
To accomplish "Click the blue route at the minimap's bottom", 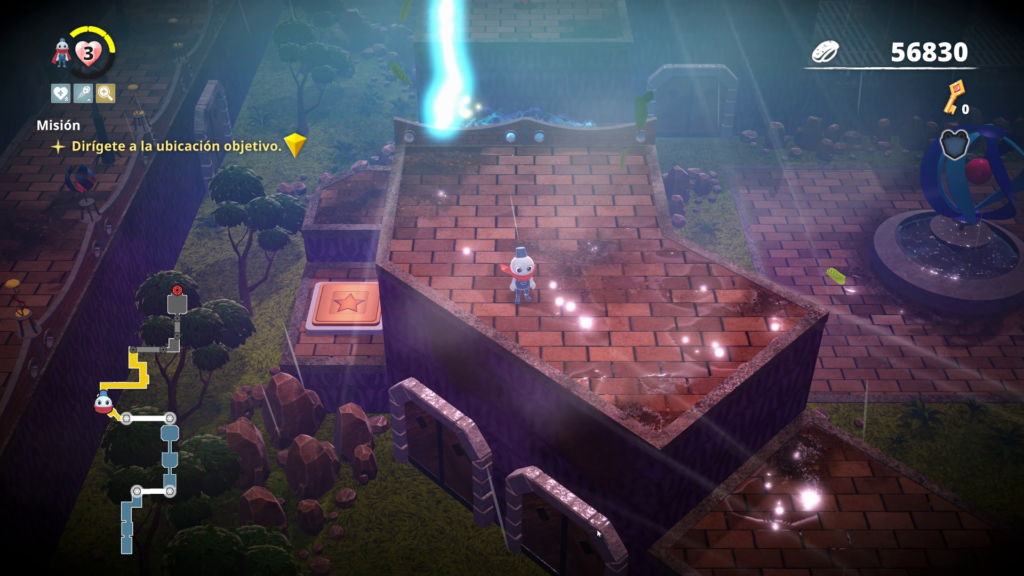I will 127,525.
